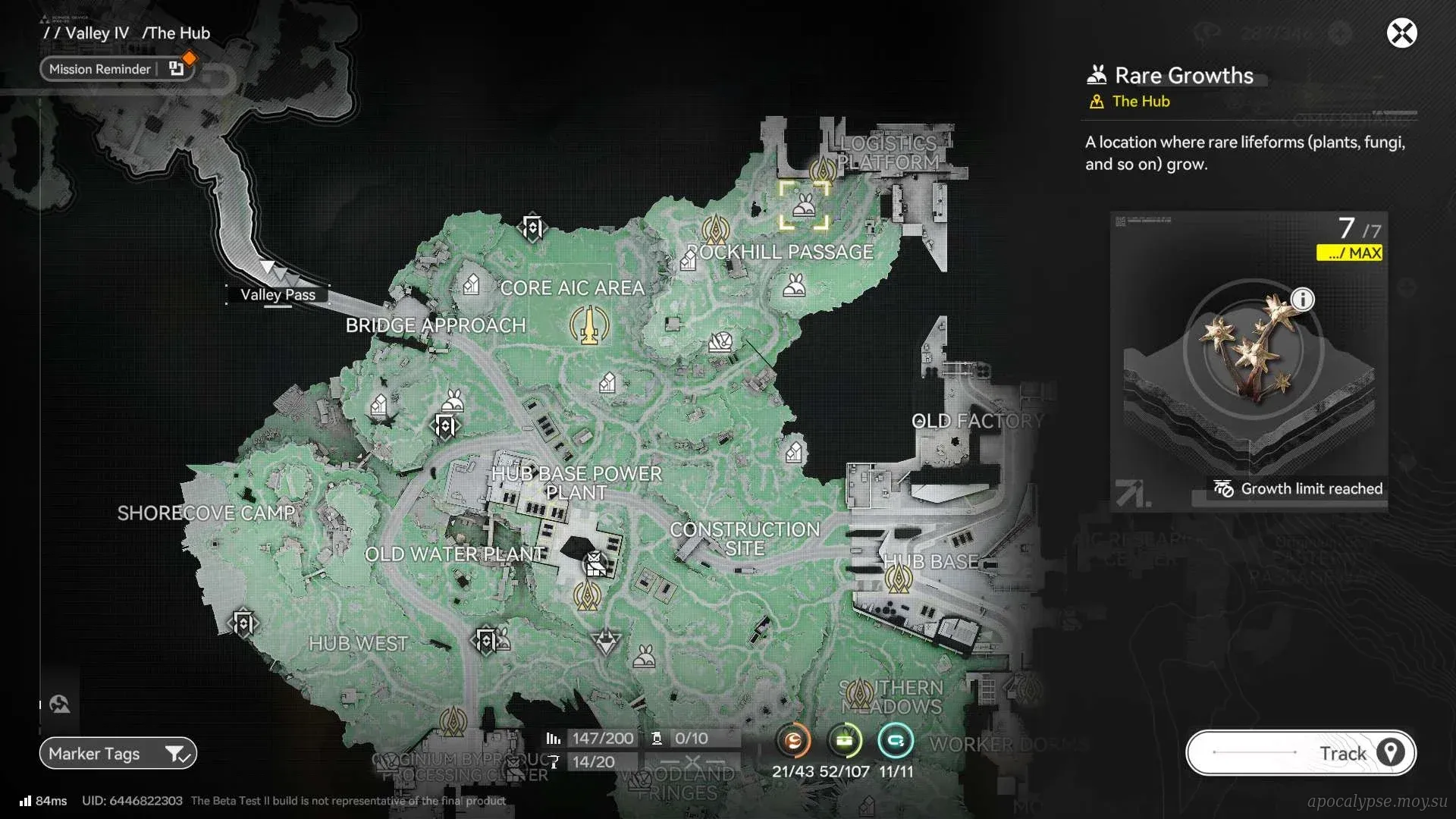Select the rare growth marker below Rockhill Passage

click(x=794, y=286)
